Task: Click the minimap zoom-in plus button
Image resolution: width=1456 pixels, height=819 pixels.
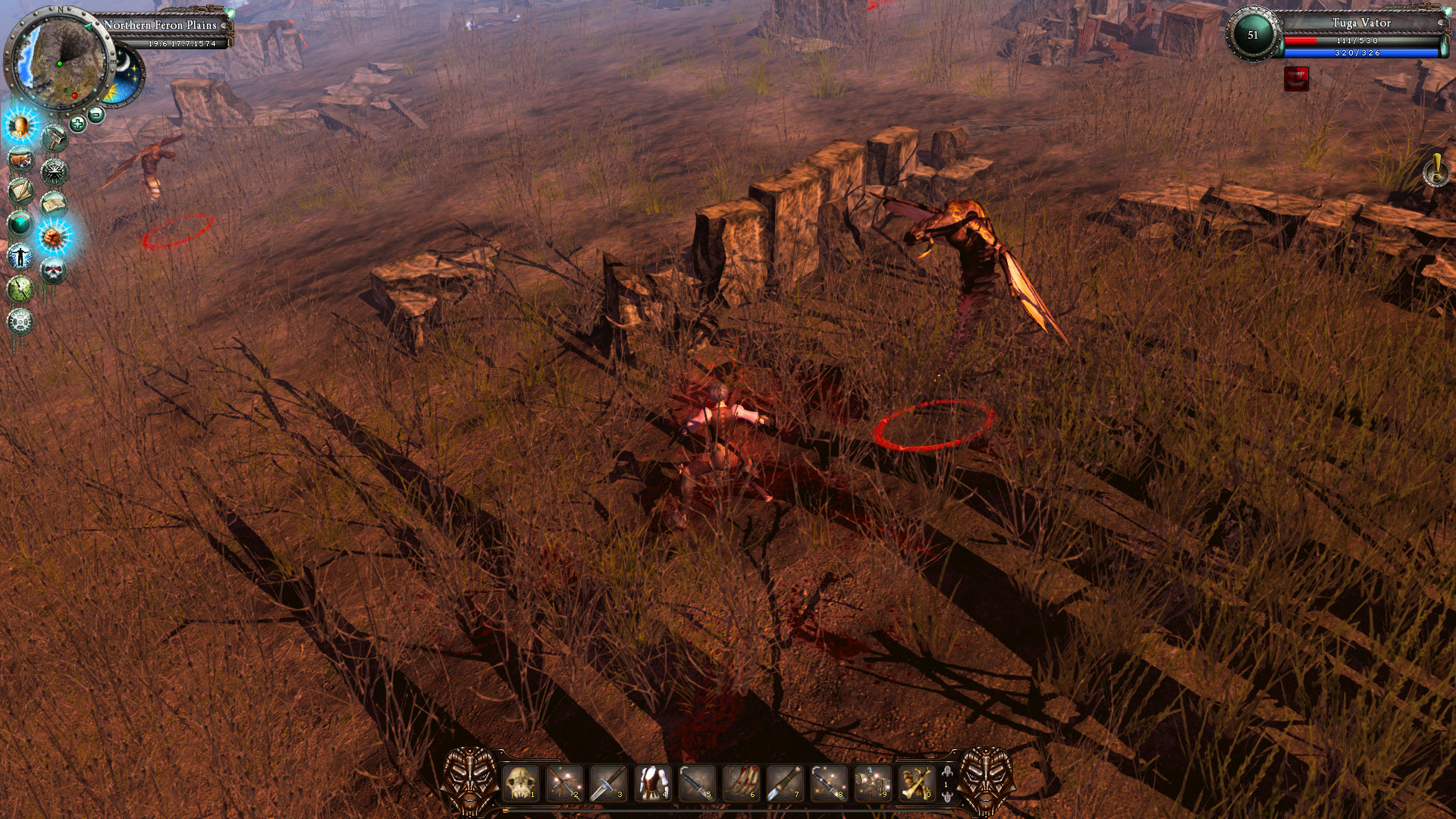Action: (77, 122)
